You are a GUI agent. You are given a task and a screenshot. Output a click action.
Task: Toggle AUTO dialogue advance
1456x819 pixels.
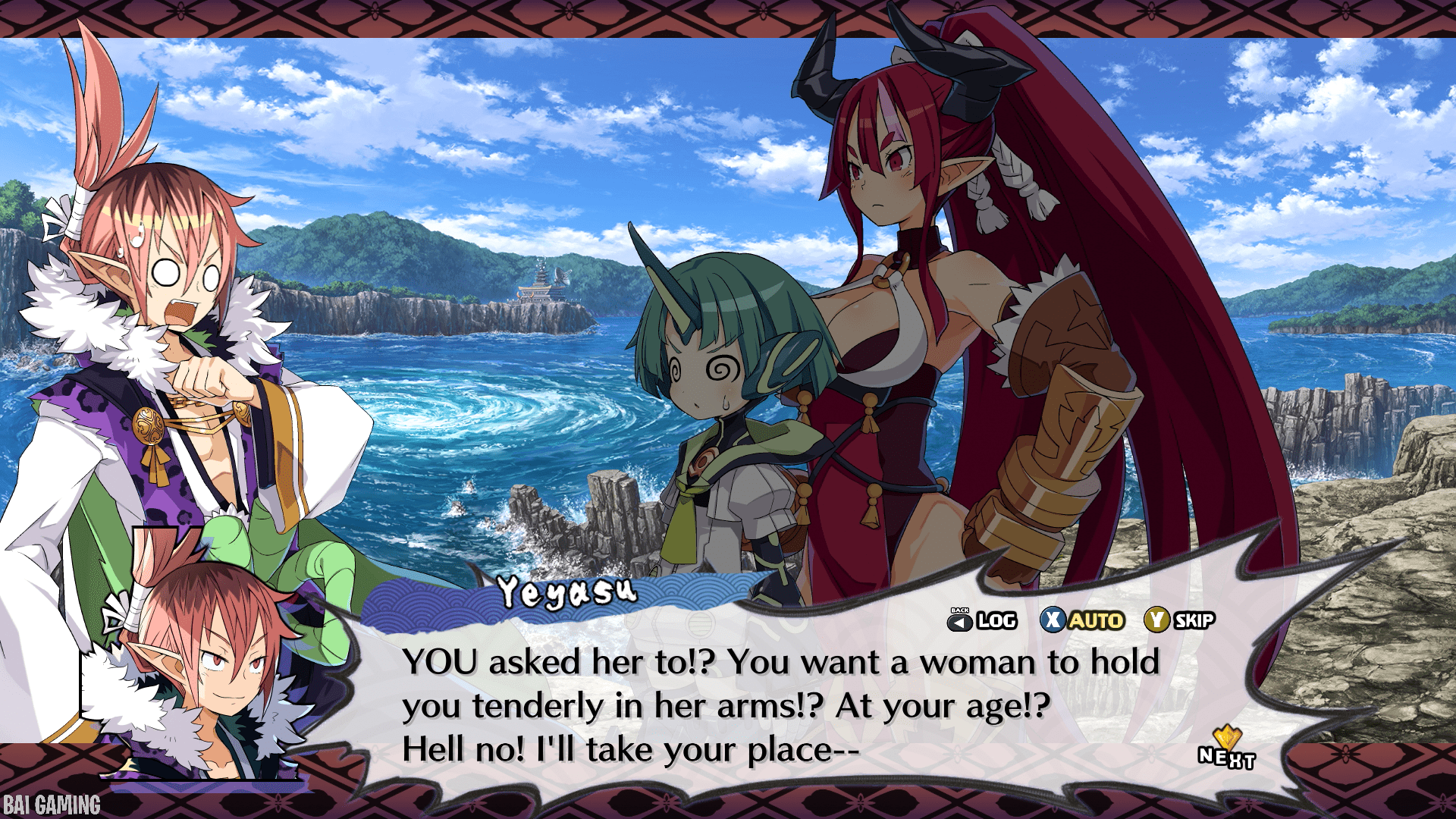point(1082,620)
